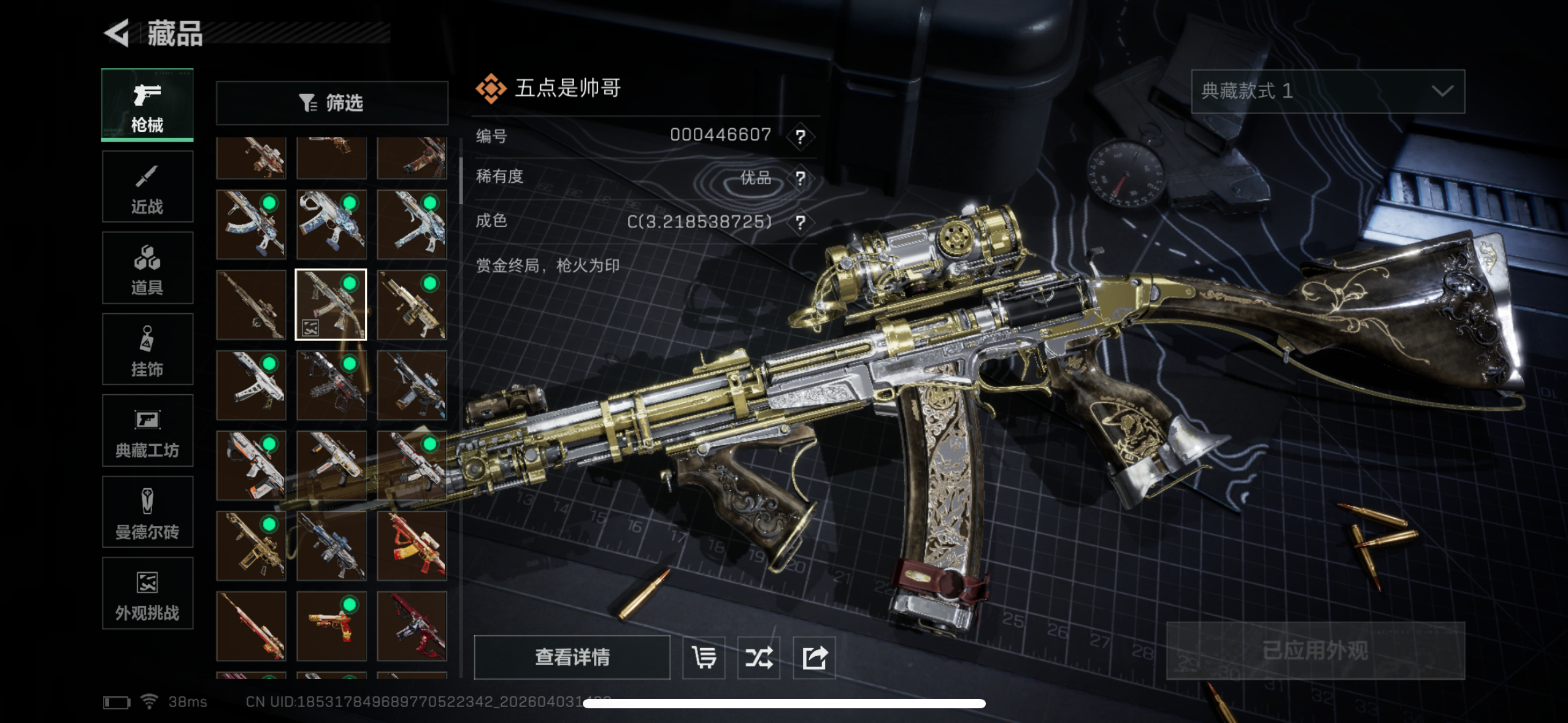Click the shuffle arrows icon button
Screen dimensions: 1568x723
[759, 657]
